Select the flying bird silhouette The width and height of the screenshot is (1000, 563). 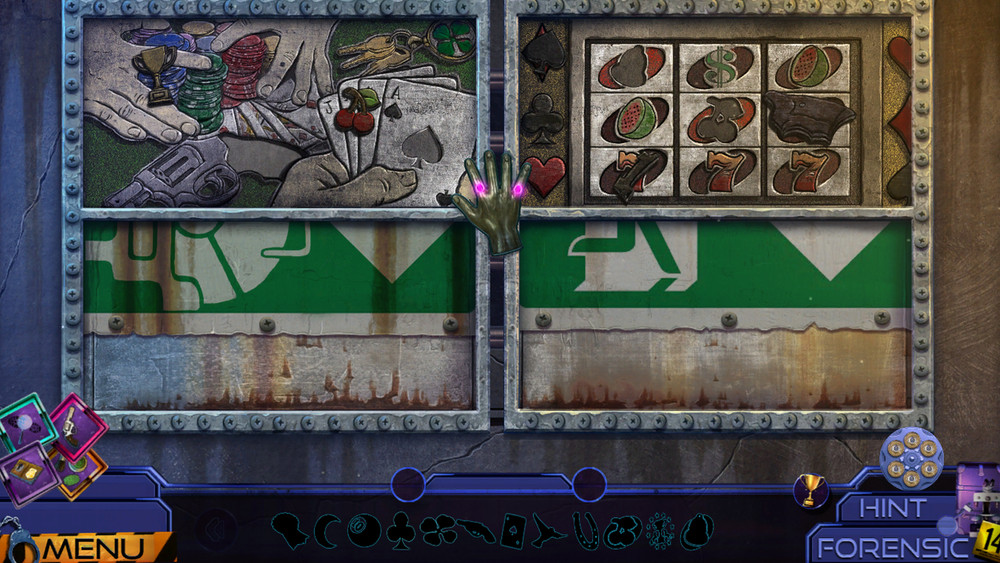click(548, 529)
